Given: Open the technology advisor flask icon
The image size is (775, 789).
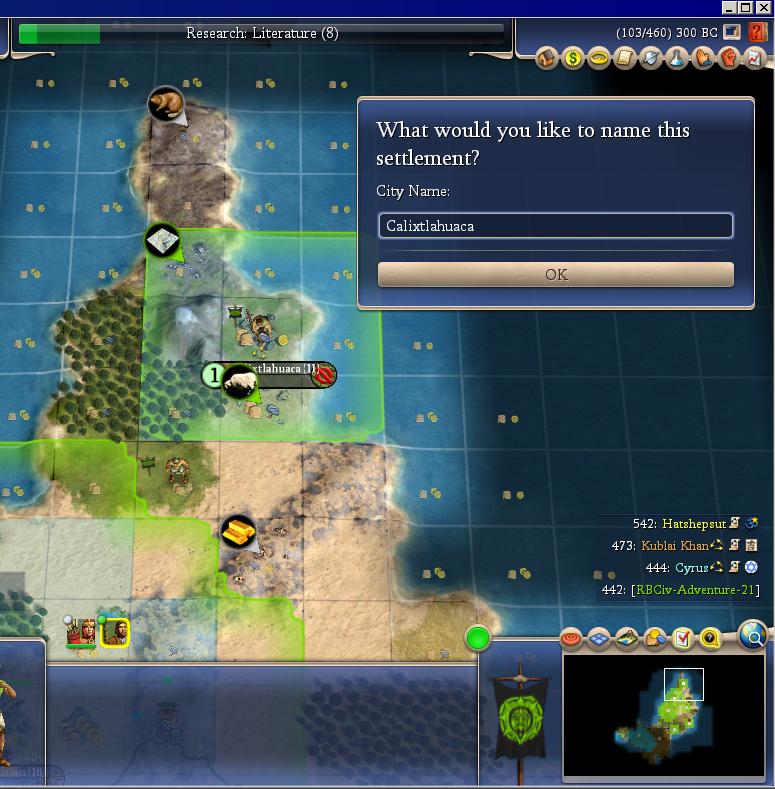Looking at the screenshot, I should [677, 58].
